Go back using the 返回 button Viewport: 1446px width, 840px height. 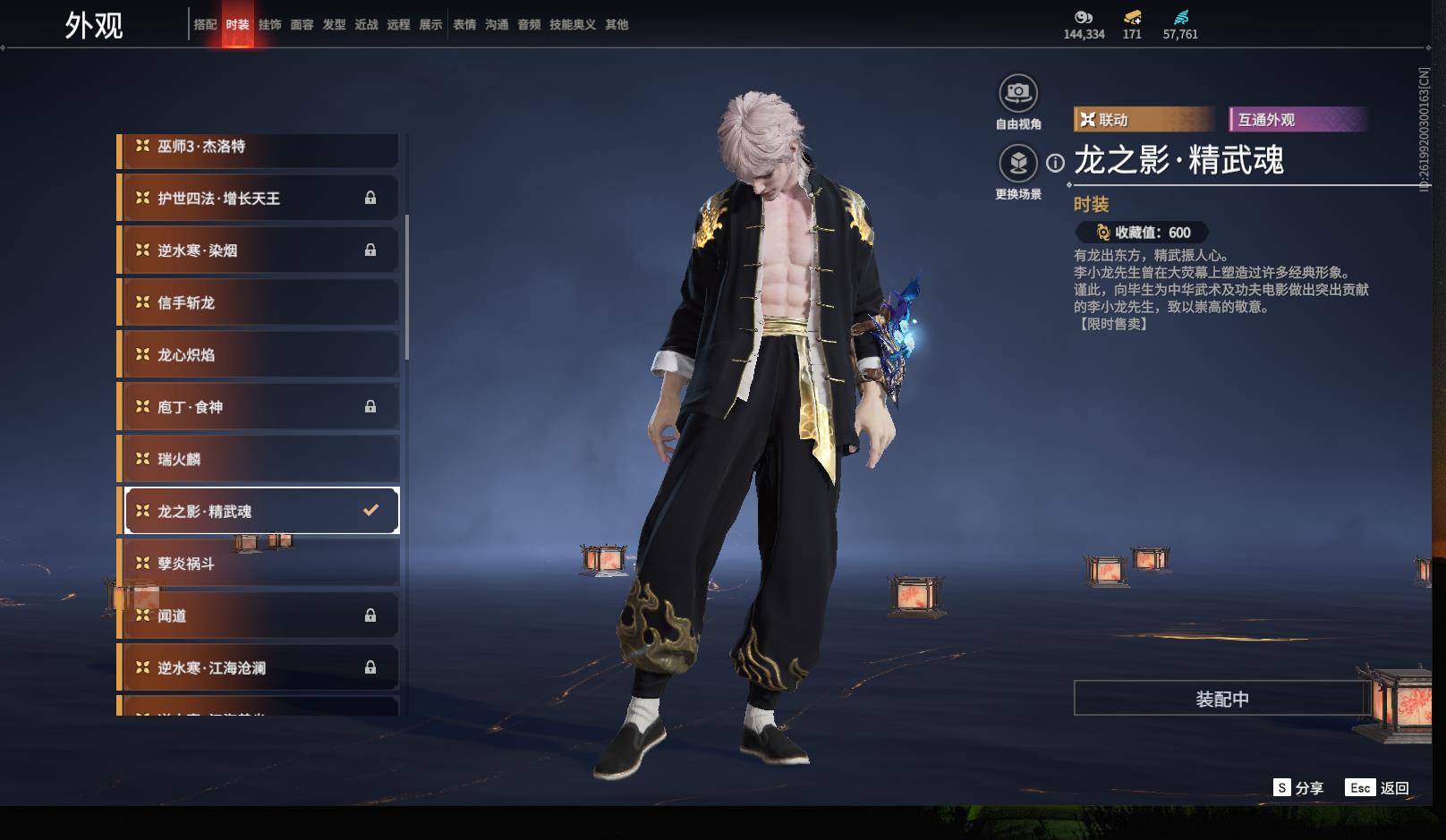point(1378,788)
